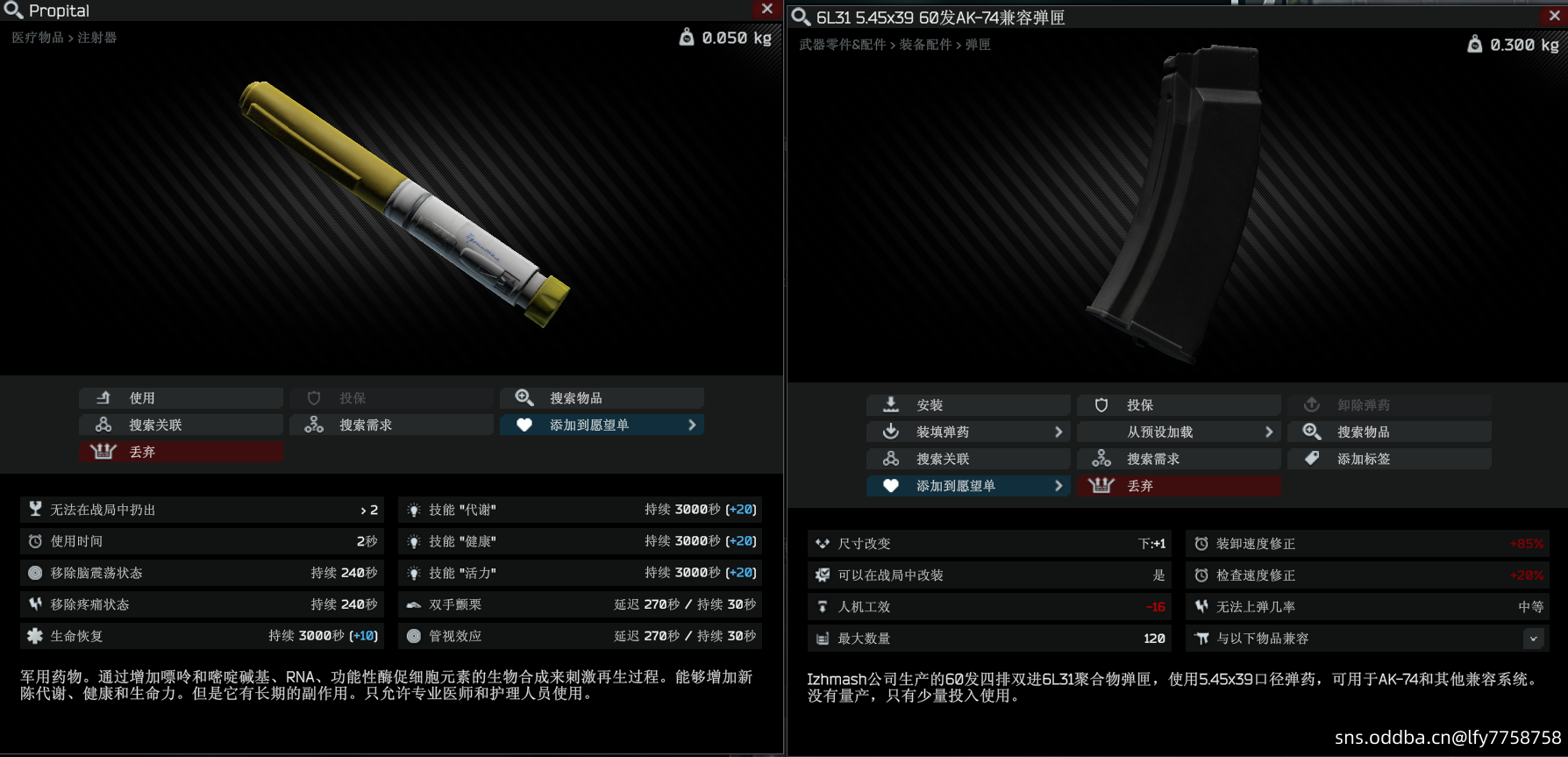Select 搜索物品 in the Propital window
The width and height of the screenshot is (1568, 757).
point(602,398)
